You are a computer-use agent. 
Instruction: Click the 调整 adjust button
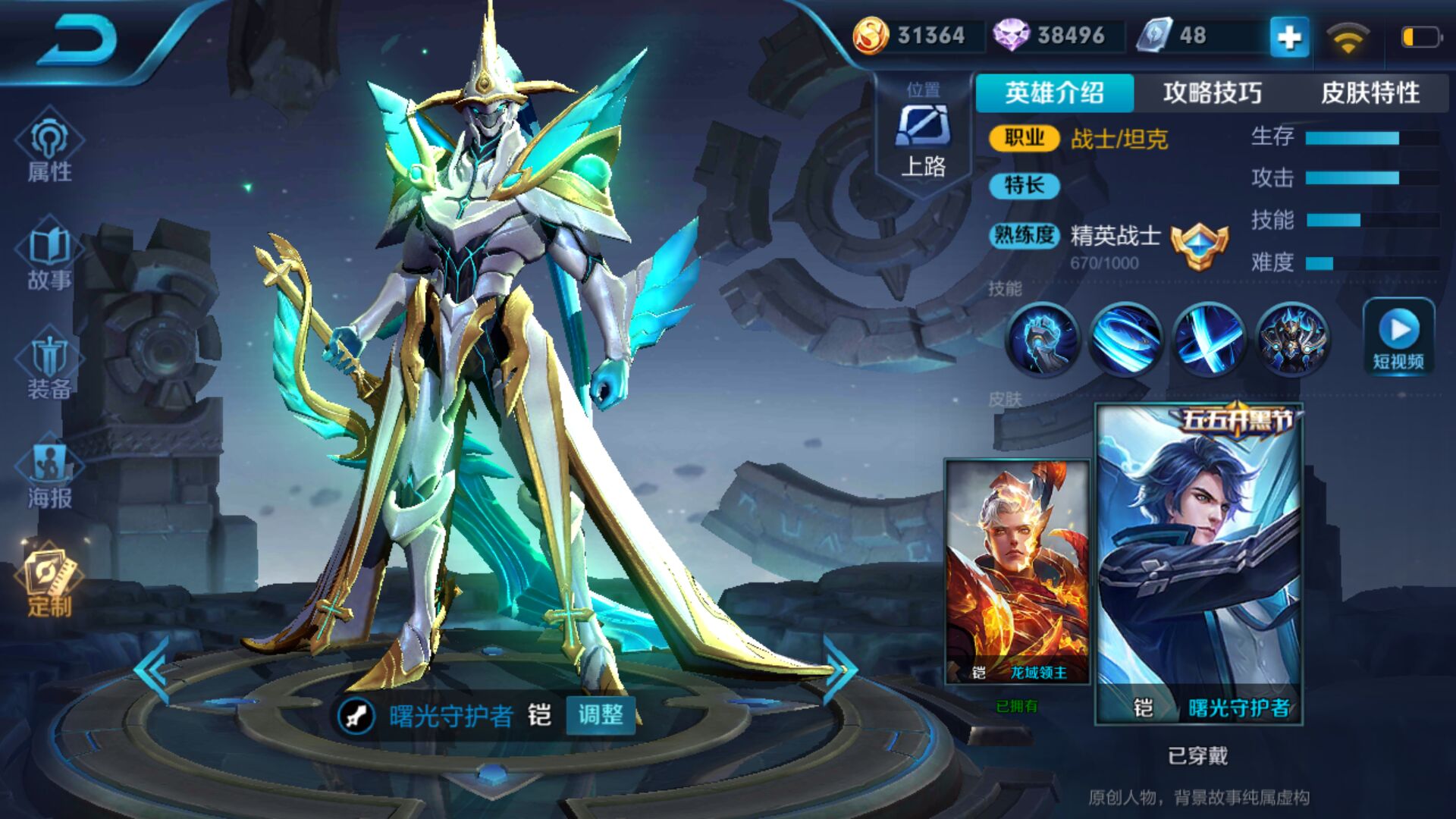pos(601,714)
